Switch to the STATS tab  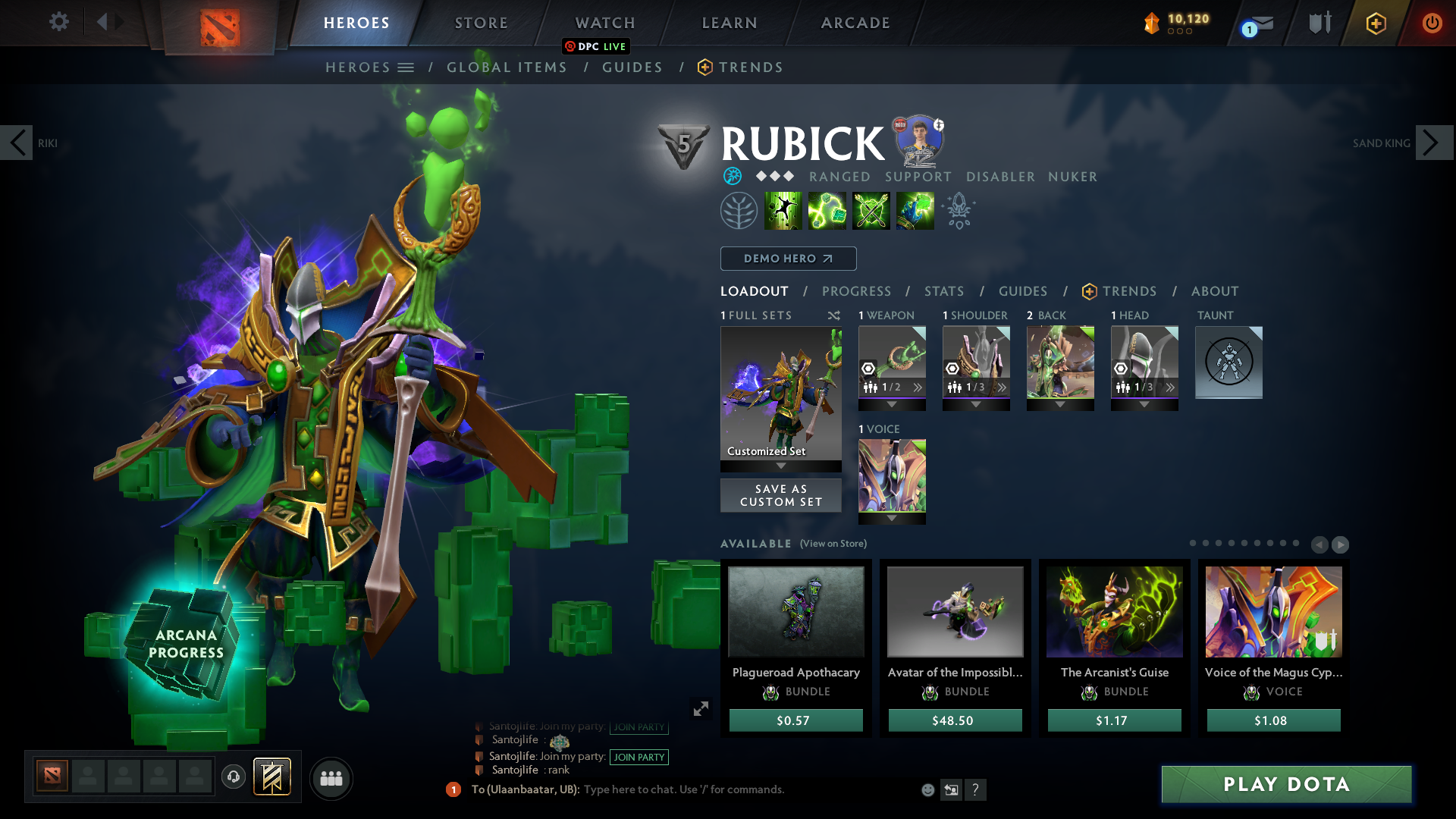click(x=943, y=291)
